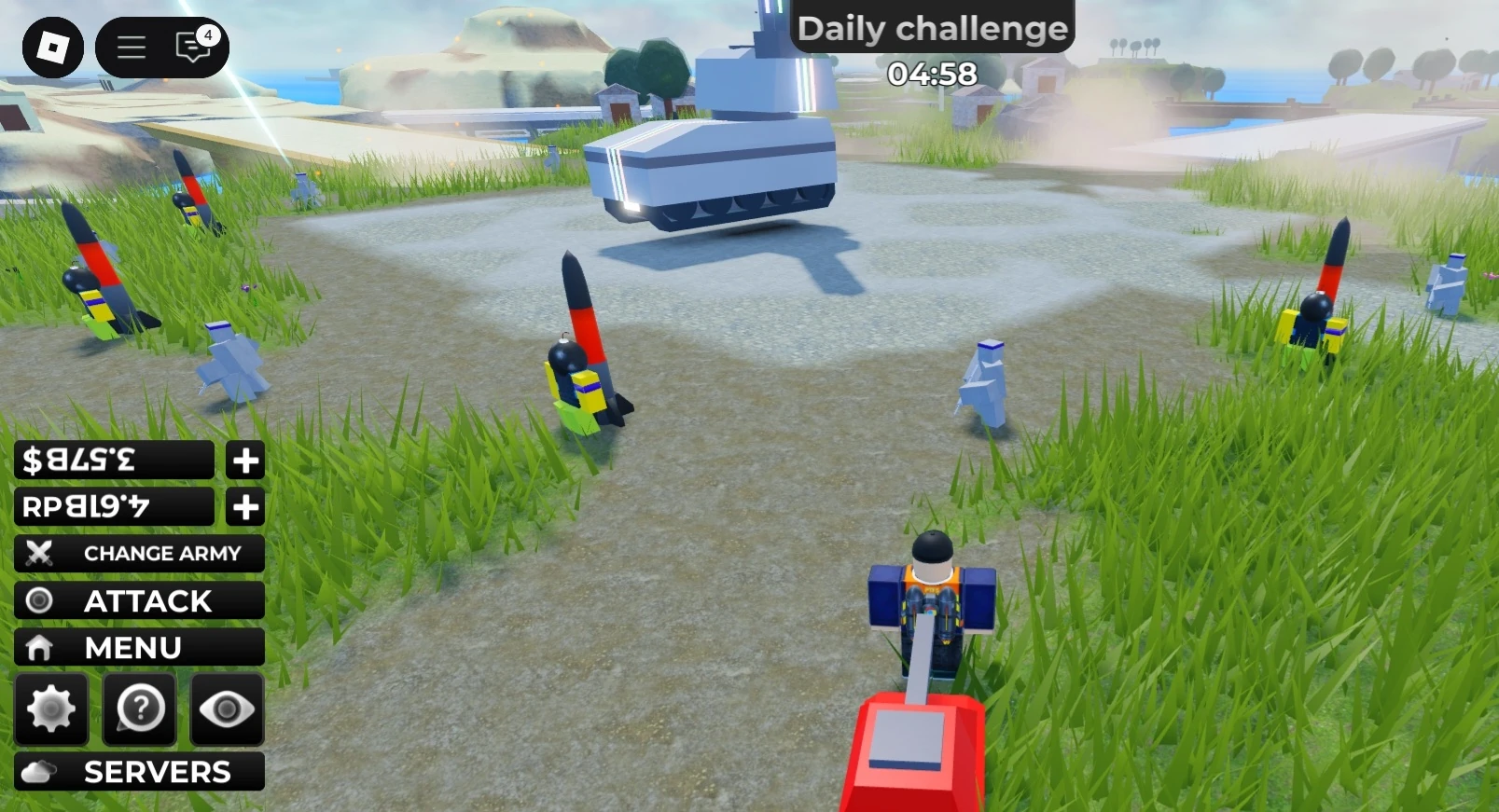1499x812 pixels.
Task: Click the question mark help icon
Action: 138,709
